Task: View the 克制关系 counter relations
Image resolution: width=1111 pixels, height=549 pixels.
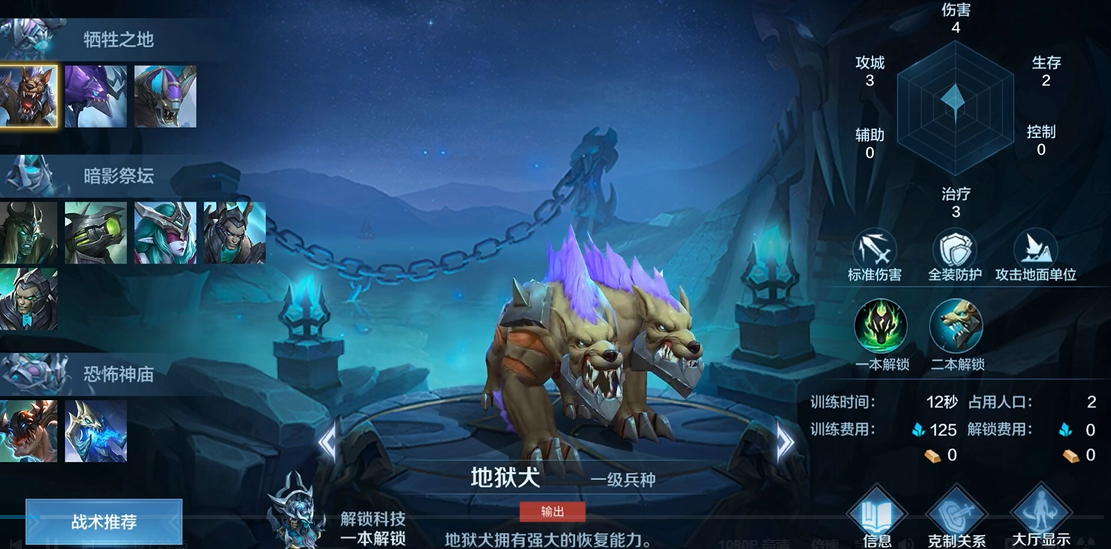Action: 956,517
